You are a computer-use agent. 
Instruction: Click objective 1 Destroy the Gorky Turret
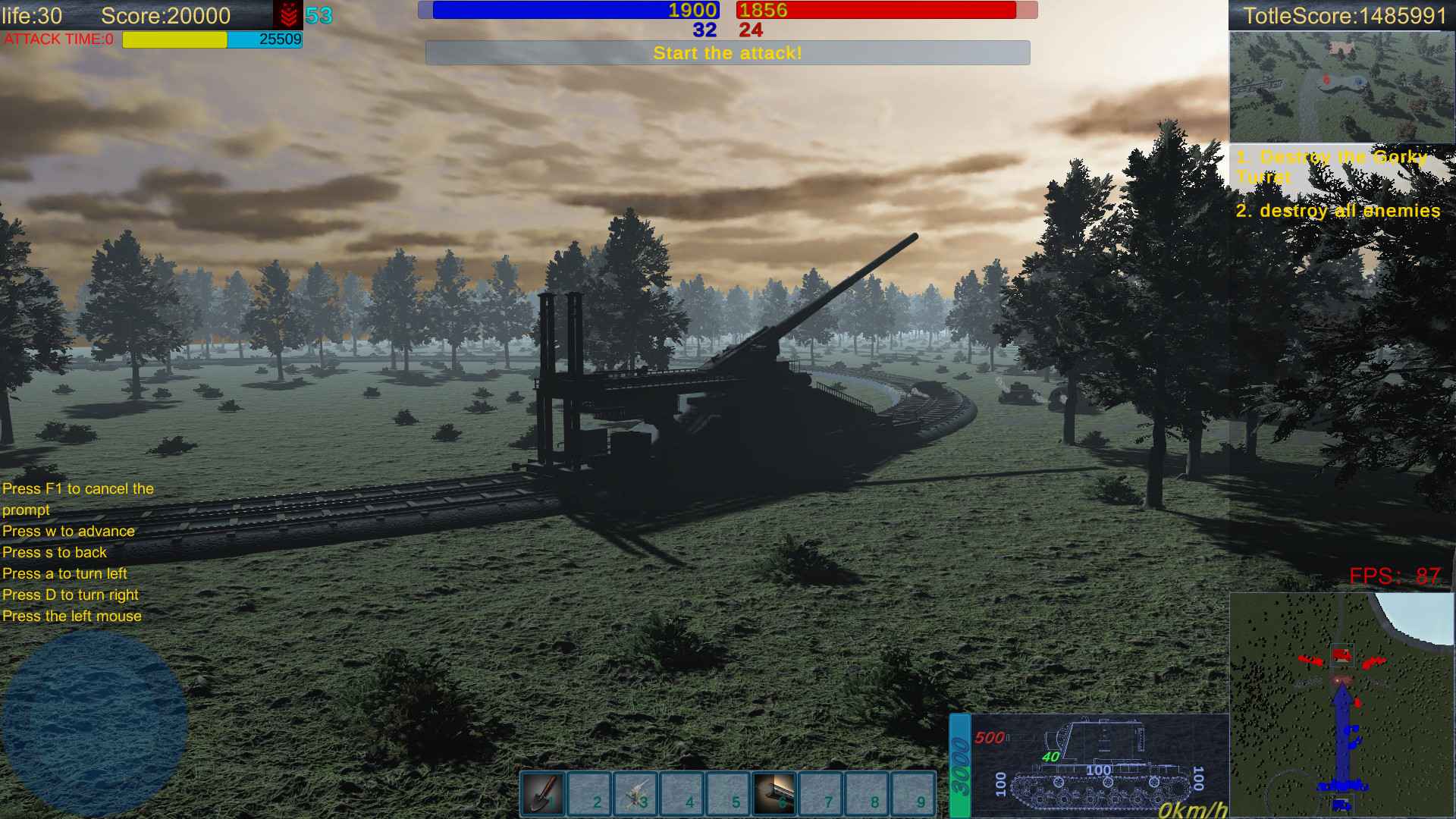pyautogui.click(x=1332, y=167)
